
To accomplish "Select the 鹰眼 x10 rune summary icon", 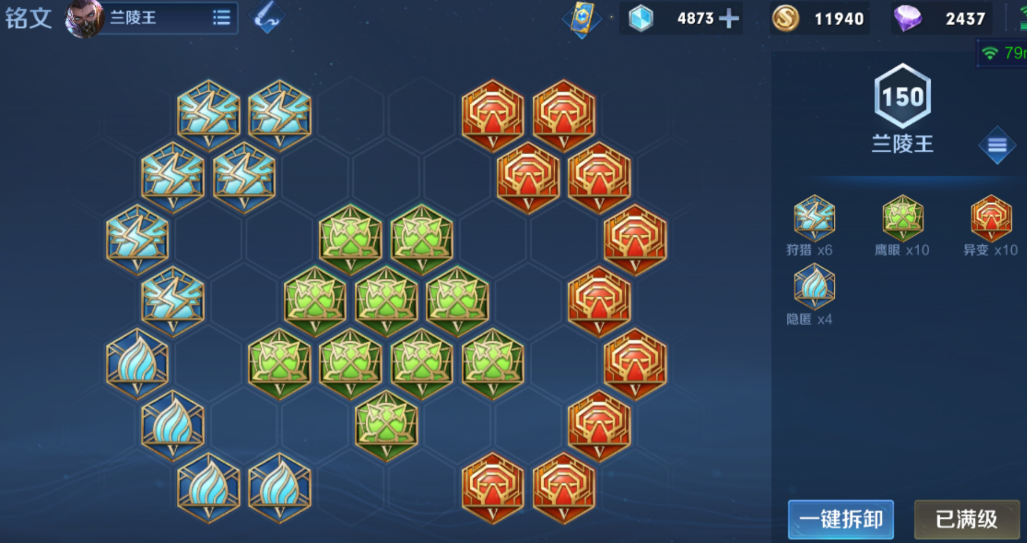I will click(x=903, y=217).
